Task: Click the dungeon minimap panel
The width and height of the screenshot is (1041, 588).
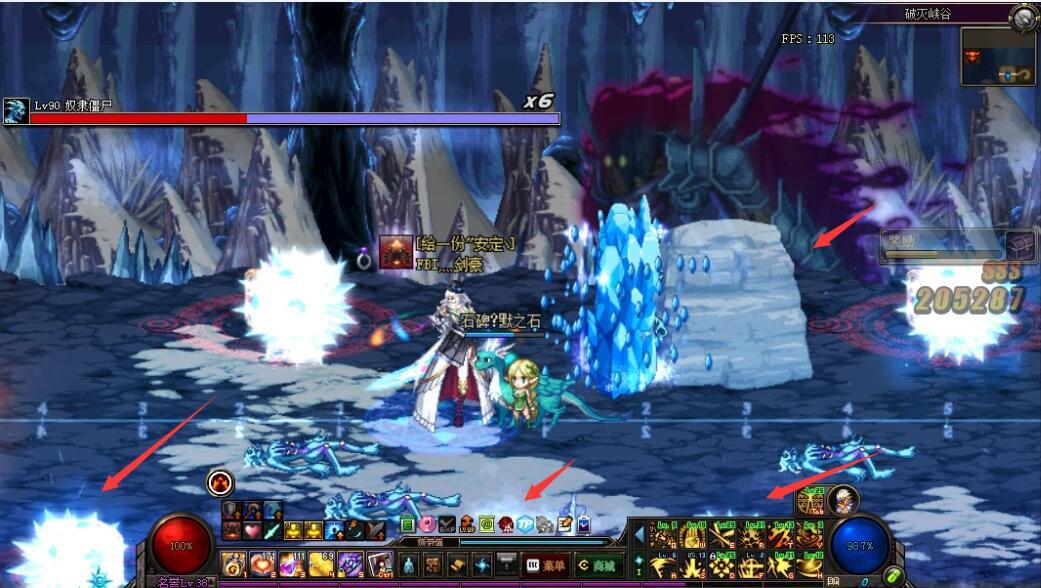Action: 998,56
